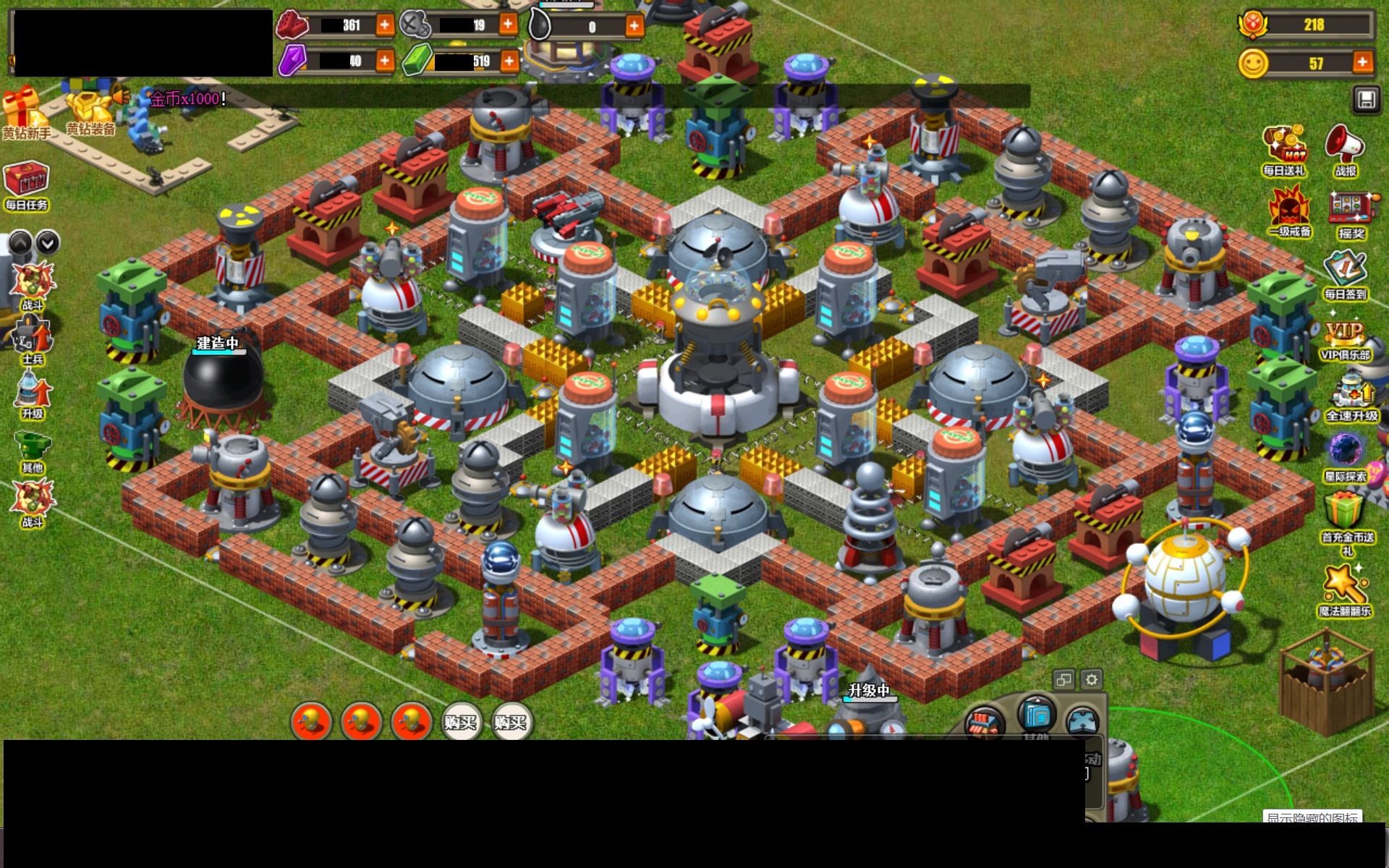This screenshot has width=1389, height=868.
Task: Open 星际探索 star exploration
Action: coord(1345,456)
